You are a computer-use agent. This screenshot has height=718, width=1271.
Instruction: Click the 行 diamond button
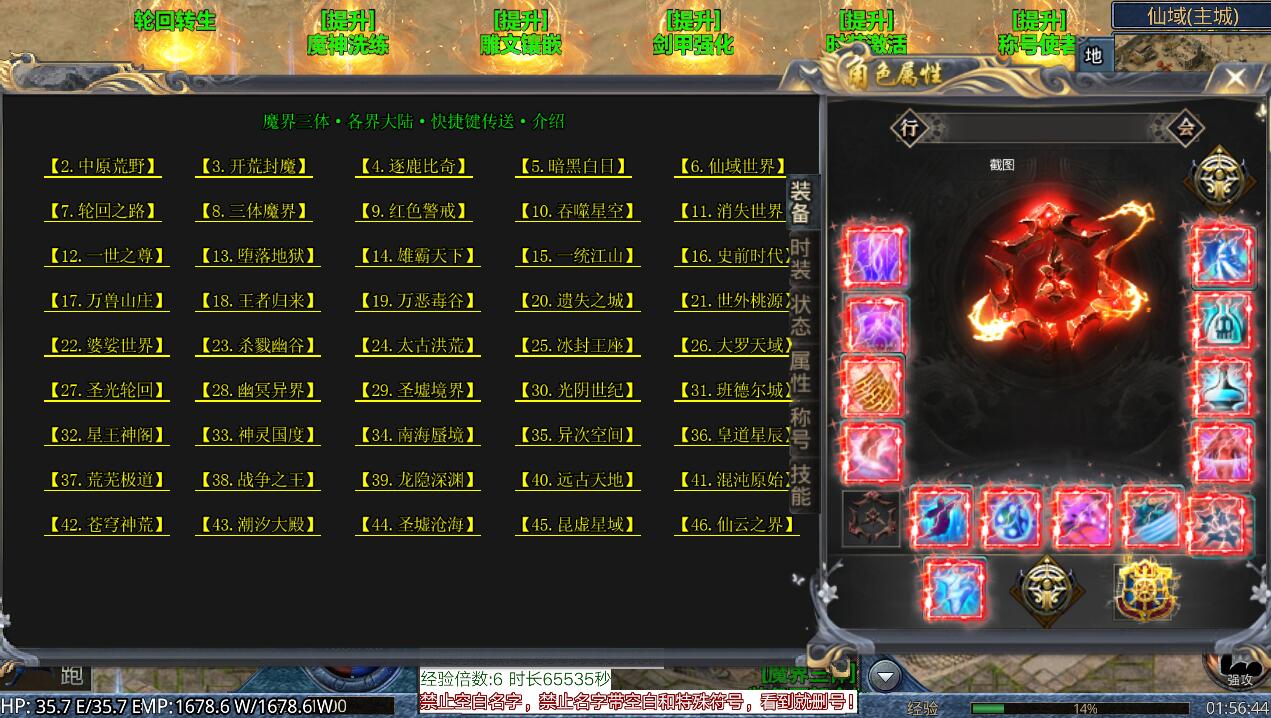909,128
